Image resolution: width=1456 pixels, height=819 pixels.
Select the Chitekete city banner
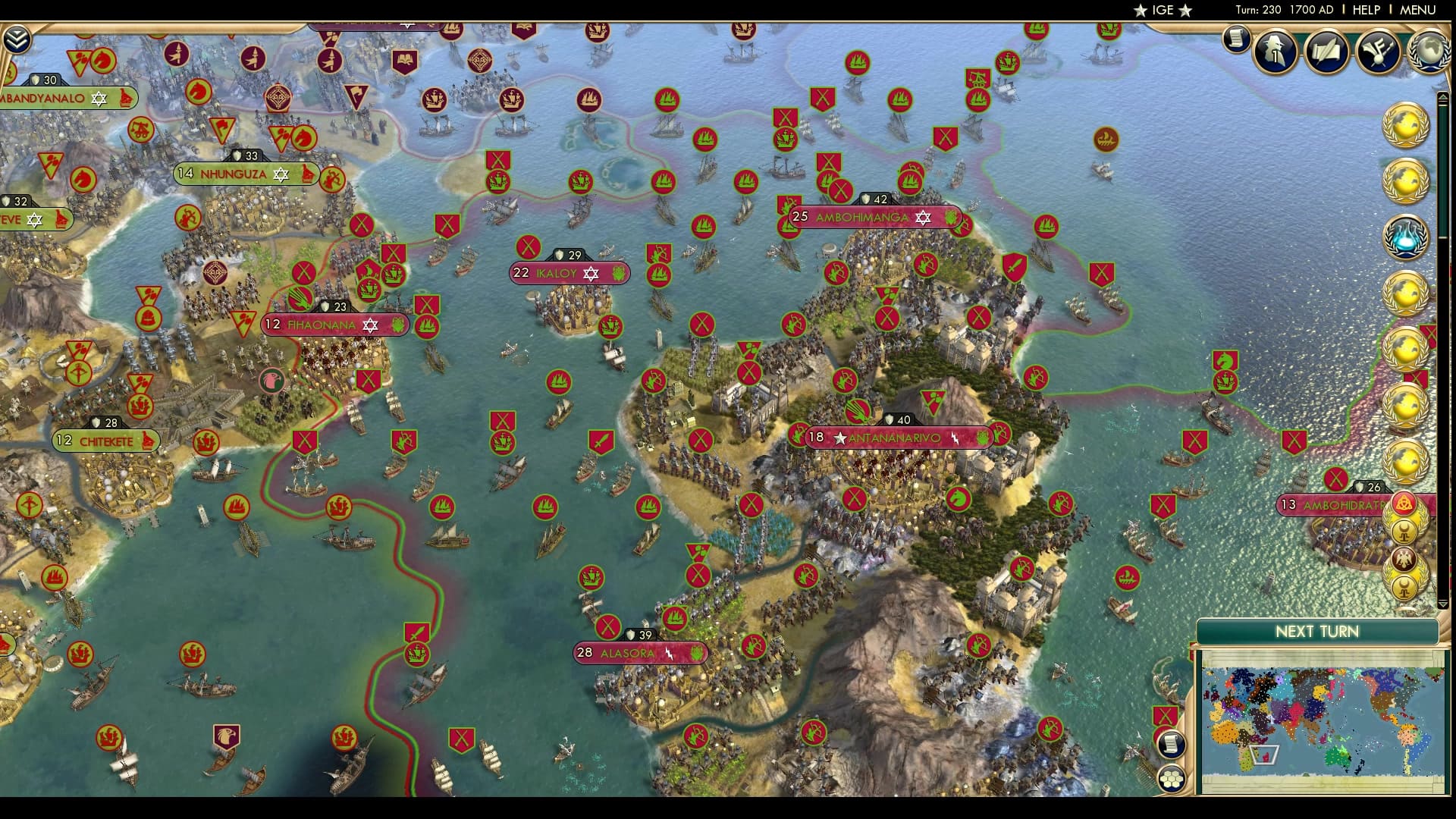(106, 440)
